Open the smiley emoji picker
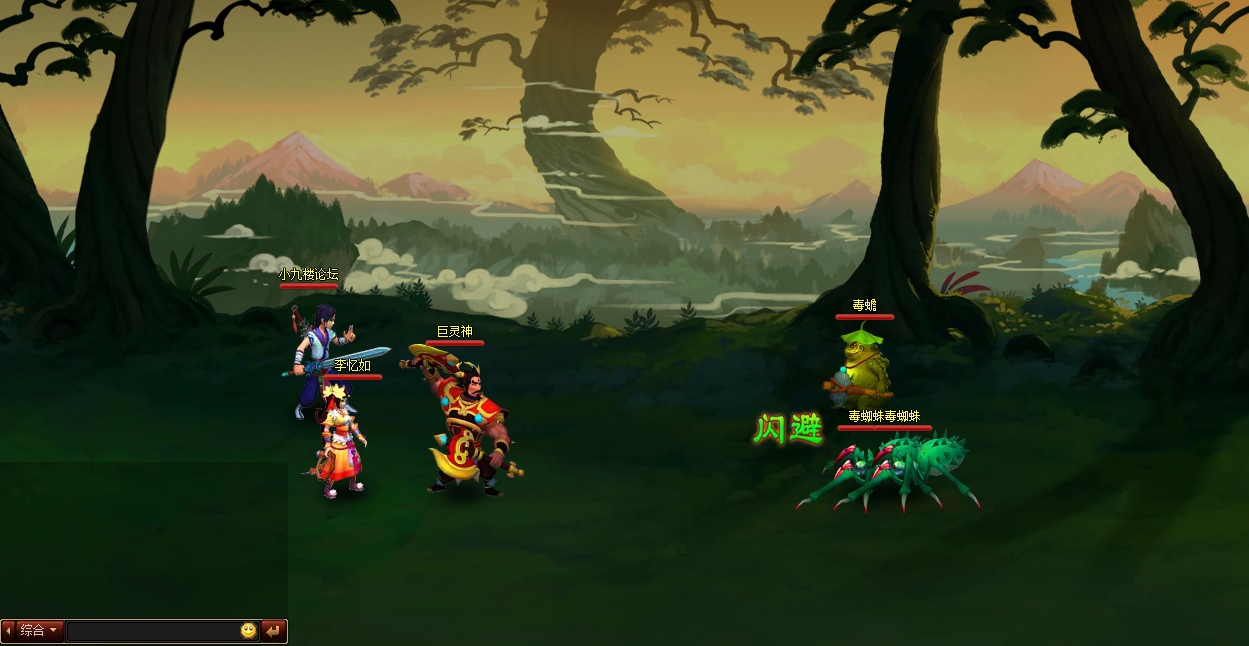The height and width of the screenshot is (646, 1249). 248,631
